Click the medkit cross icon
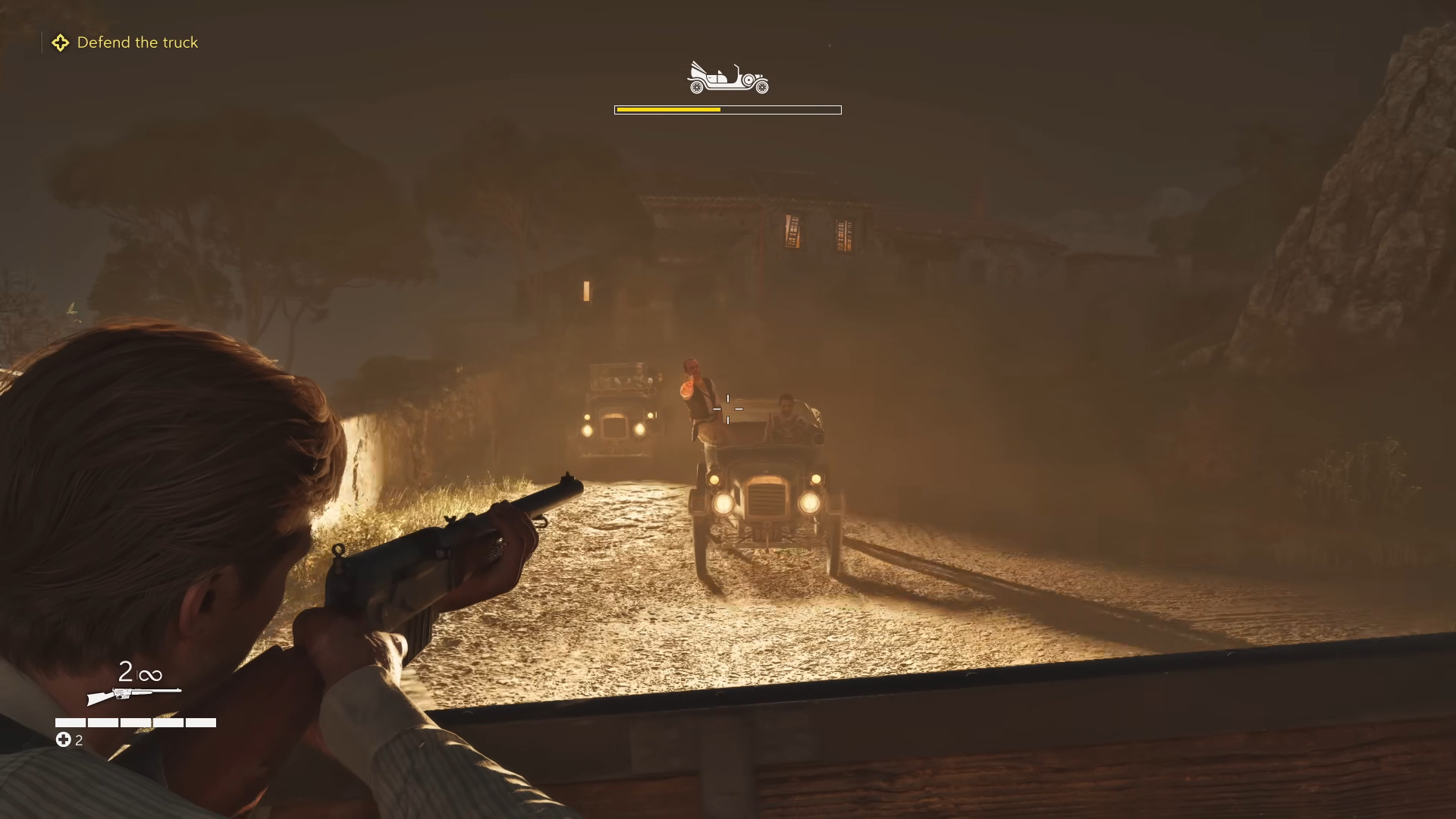The image size is (1456, 819). [x=62, y=739]
